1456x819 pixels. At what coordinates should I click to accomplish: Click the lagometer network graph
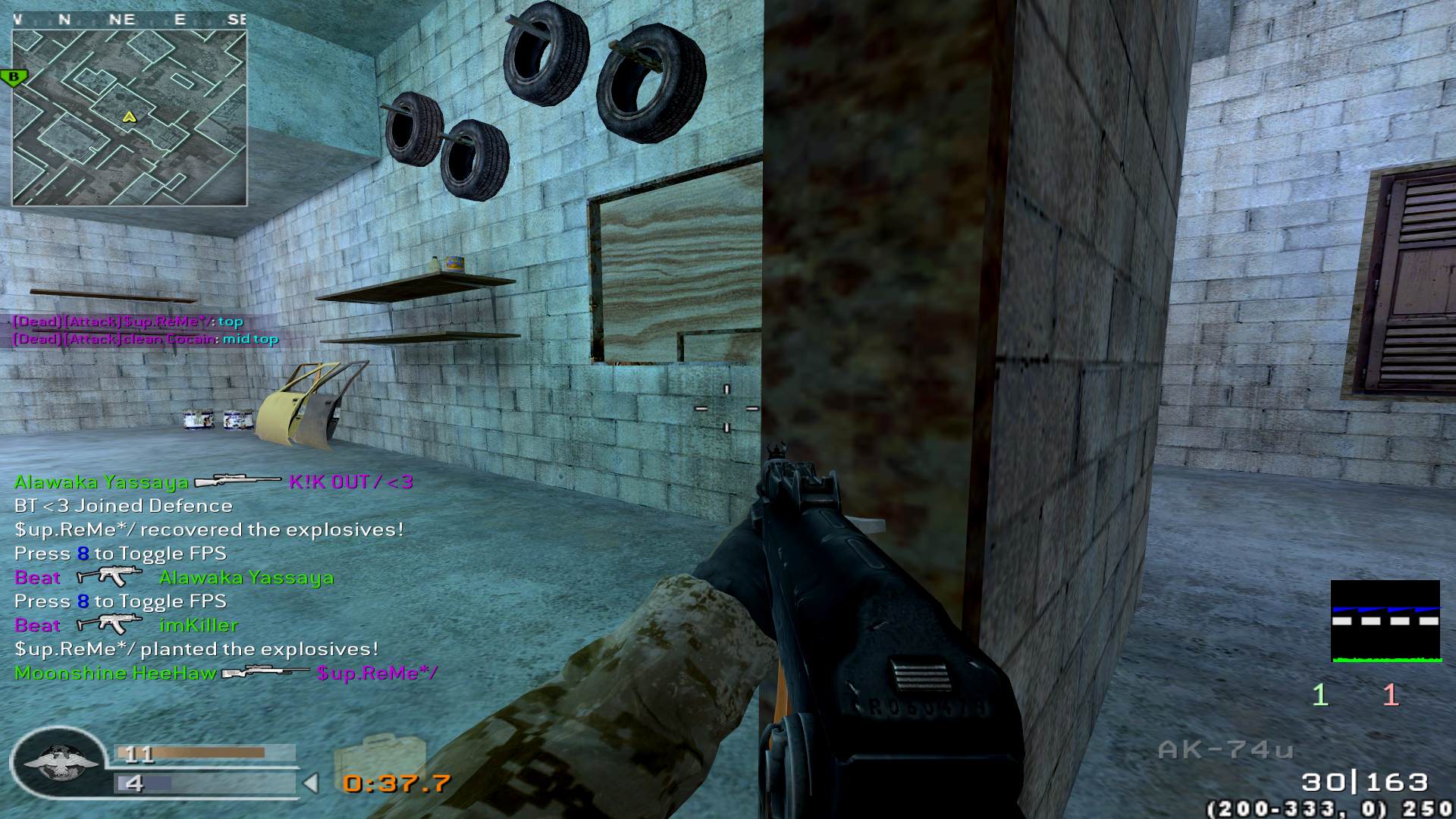1385,621
